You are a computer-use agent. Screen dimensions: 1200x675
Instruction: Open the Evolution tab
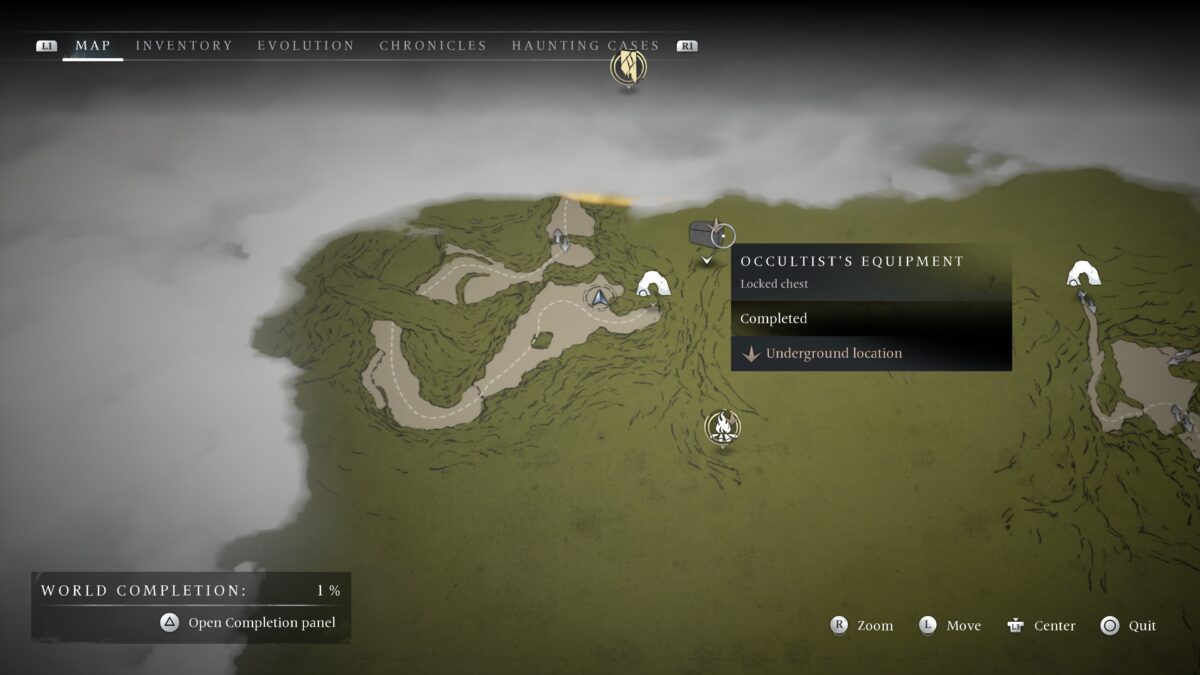pyautogui.click(x=305, y=46)
